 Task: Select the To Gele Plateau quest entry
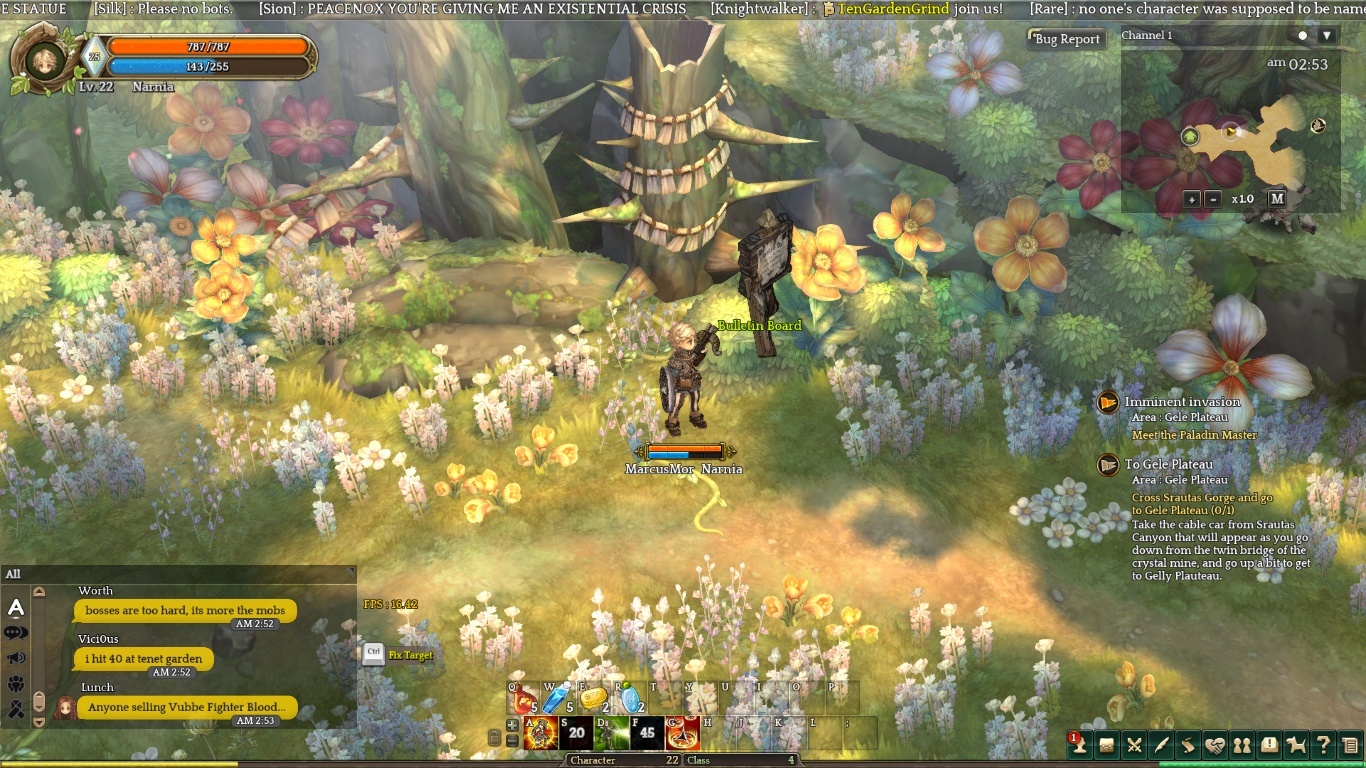coord(1168,464)
